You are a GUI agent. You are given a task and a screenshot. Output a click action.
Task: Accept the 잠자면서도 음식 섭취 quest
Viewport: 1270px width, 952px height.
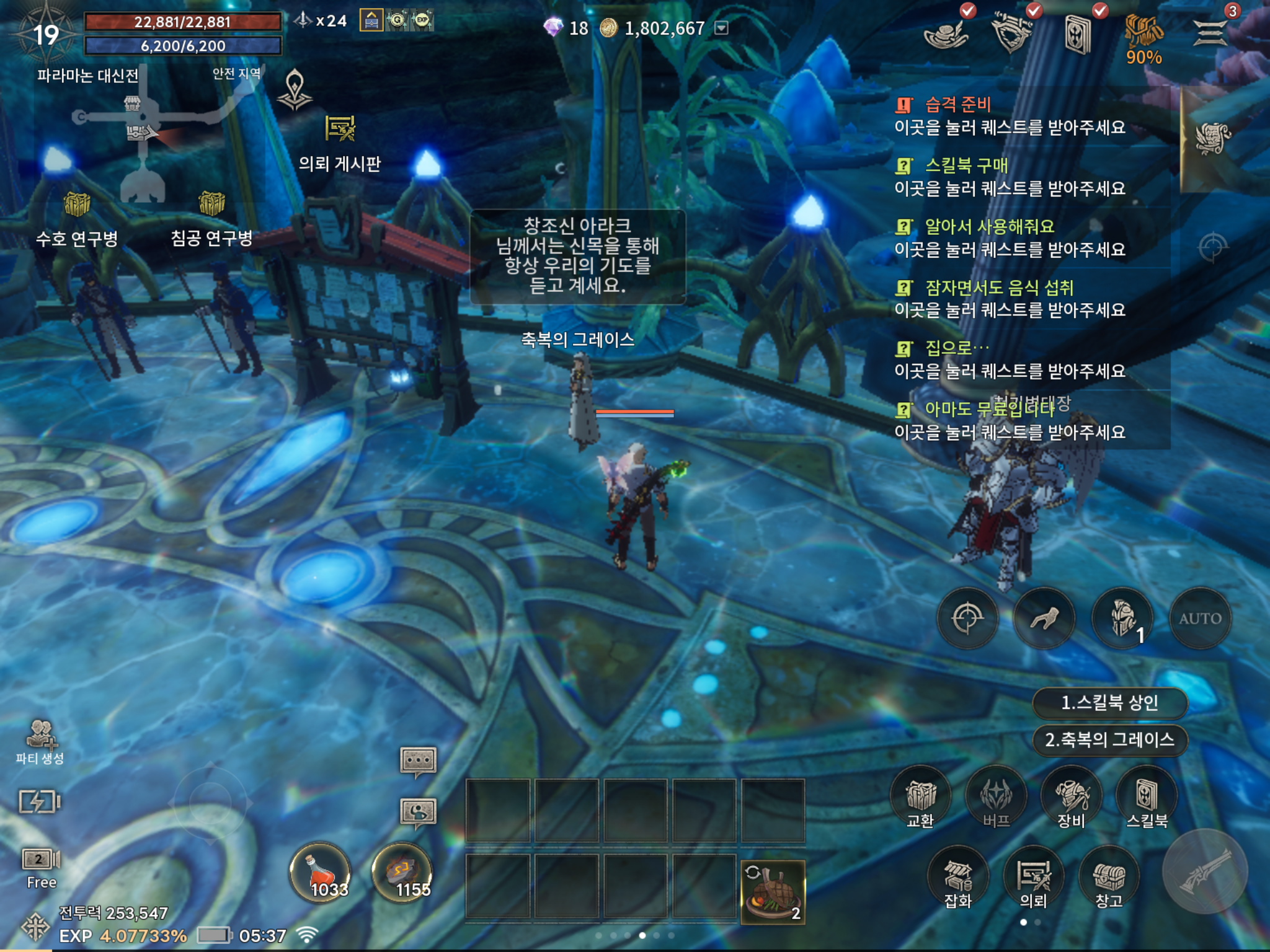click(x=1010, y=298)
